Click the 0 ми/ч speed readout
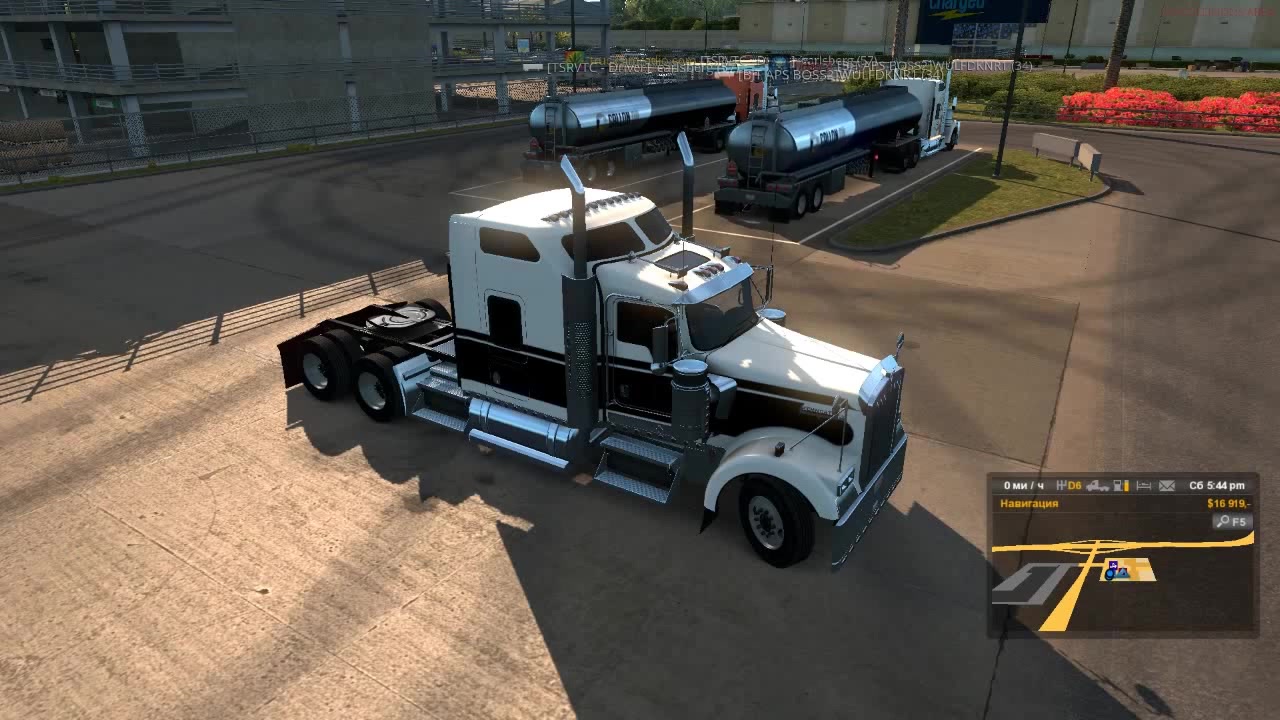This screenshot has width=1280, height=720. (x=1023, y=485)
